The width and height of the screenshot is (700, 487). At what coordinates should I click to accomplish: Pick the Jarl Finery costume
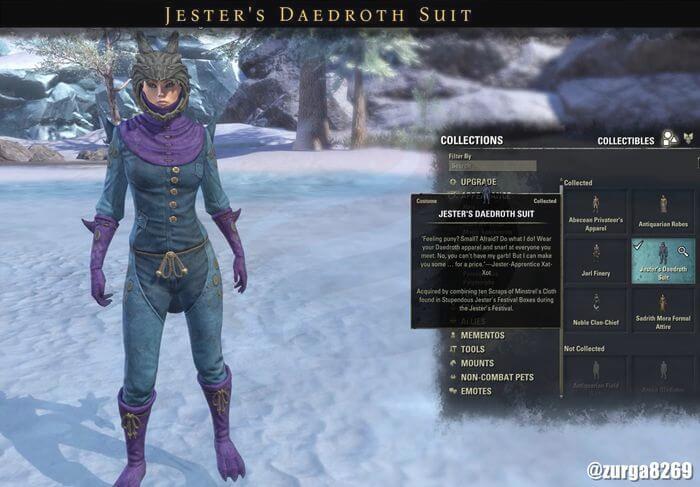[x=596, y=260]
